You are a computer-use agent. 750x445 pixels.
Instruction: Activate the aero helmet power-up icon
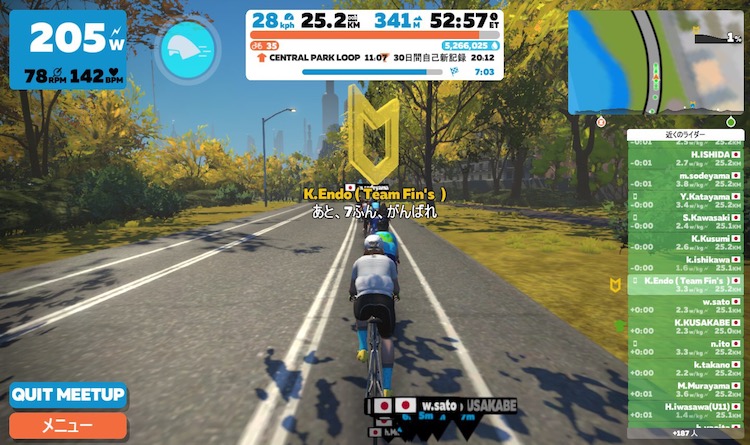[x=189, y=47]
